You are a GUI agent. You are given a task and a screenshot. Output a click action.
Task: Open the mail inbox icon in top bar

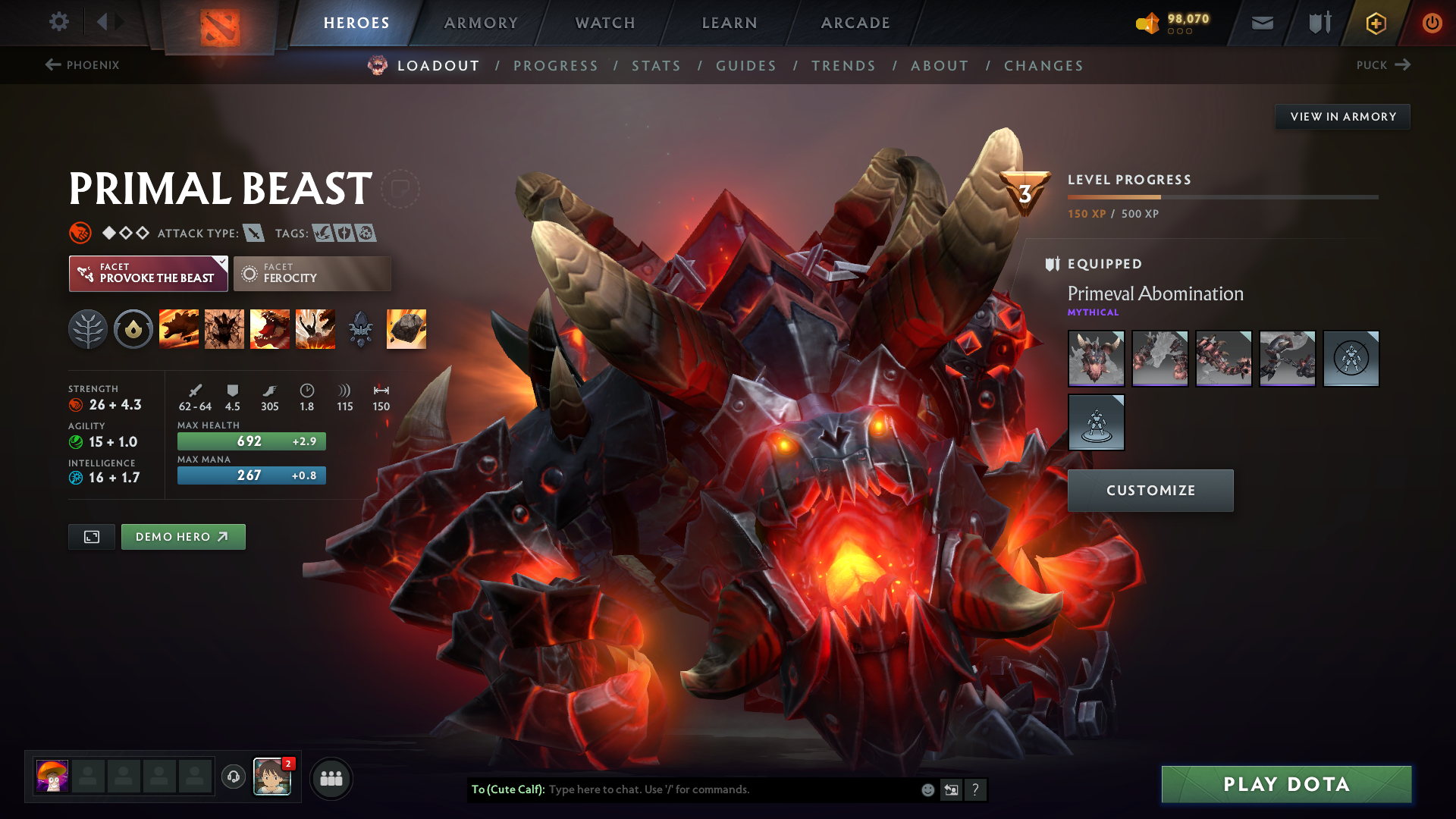pos(1261,22)
